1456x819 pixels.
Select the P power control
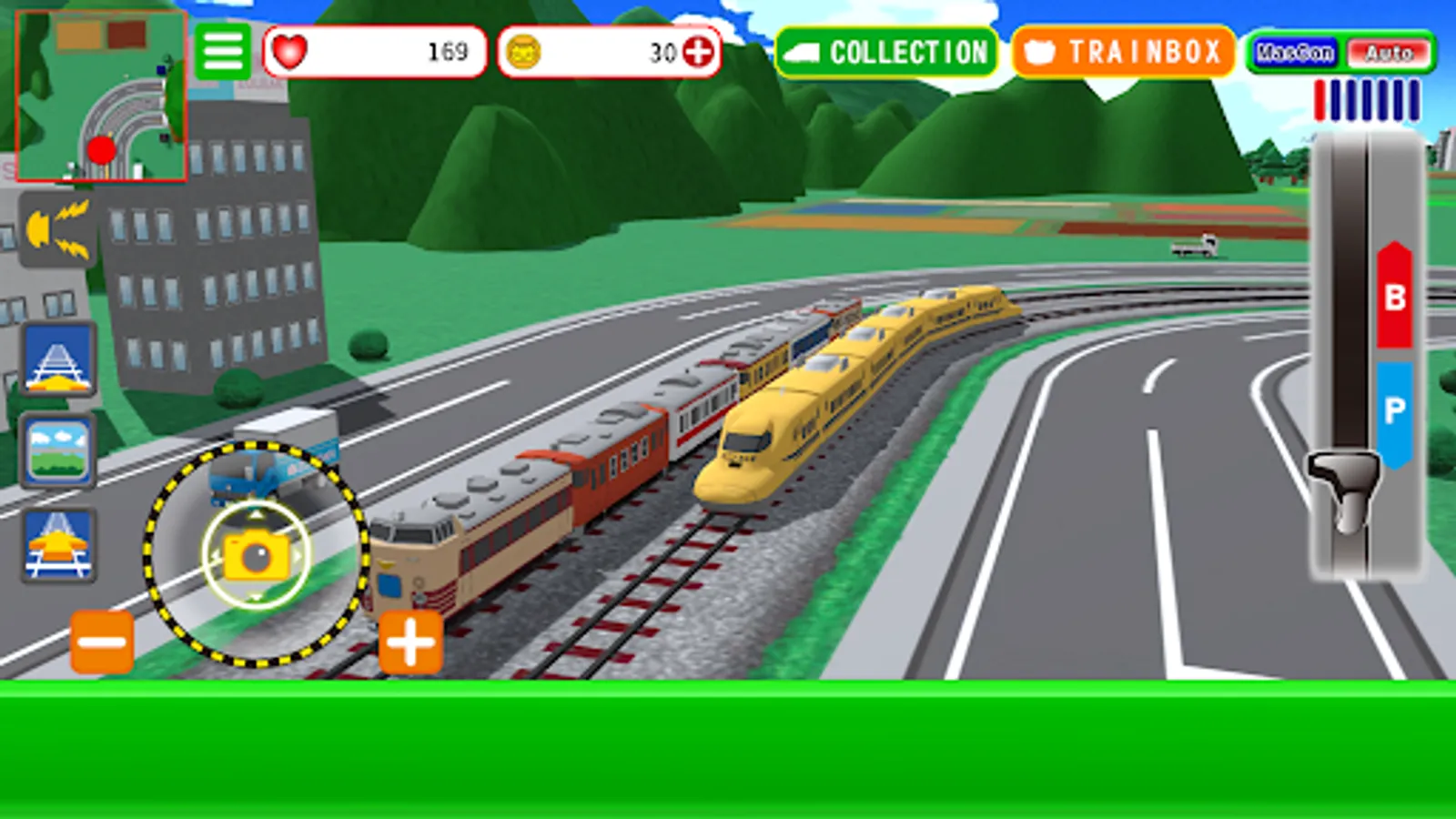(1392, 405)
